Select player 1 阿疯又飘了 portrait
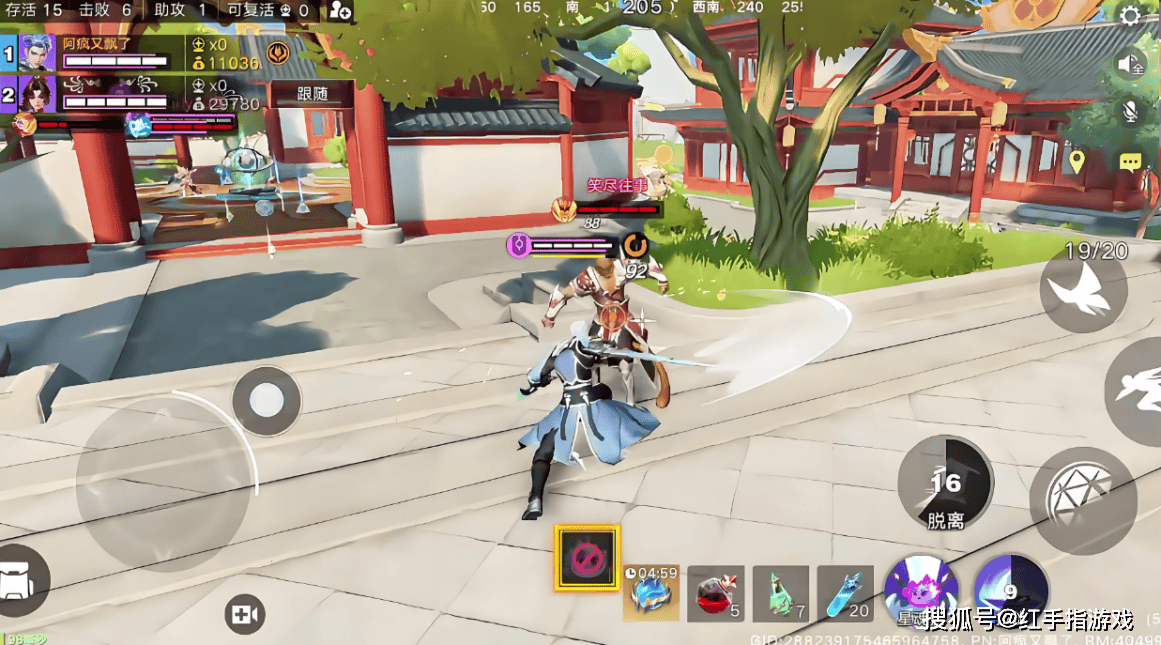This screenshot has width=1161, height=645. (37, 52)
